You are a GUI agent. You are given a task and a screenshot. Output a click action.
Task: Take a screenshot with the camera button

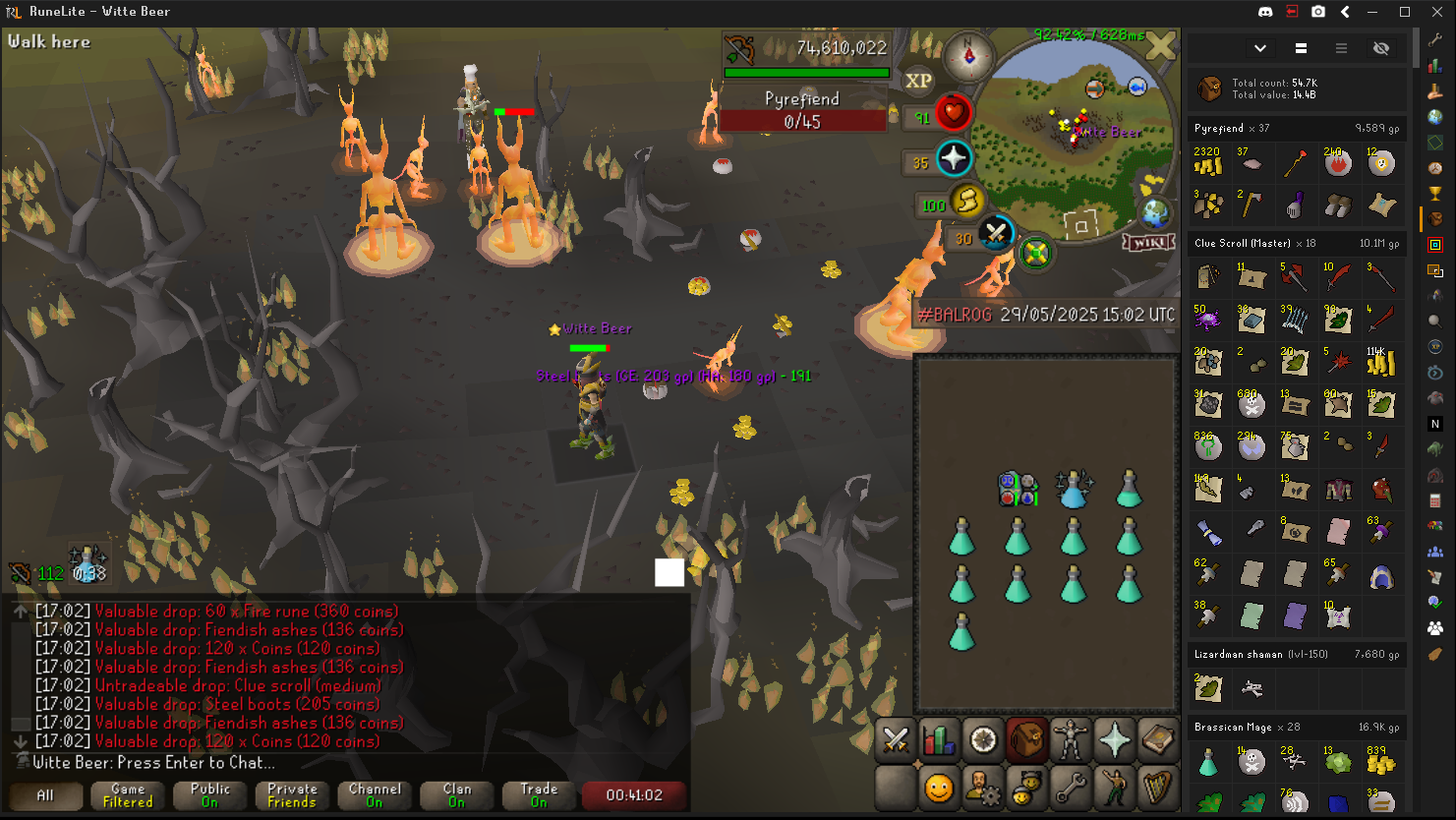1318,12
